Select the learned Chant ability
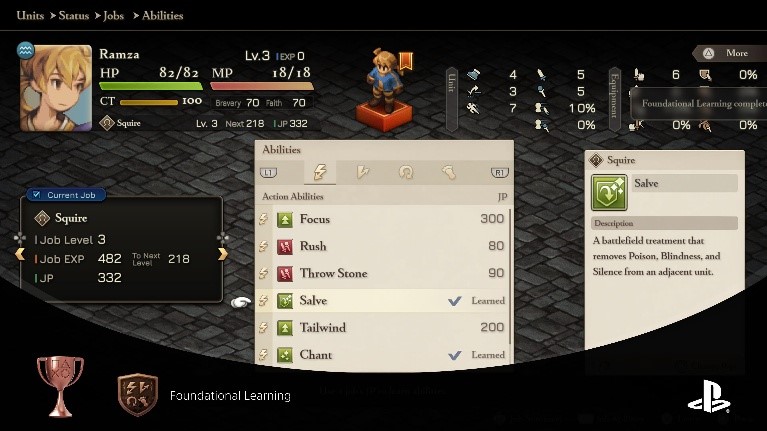This screenshot has height=431, width=767. click(380, 354)
